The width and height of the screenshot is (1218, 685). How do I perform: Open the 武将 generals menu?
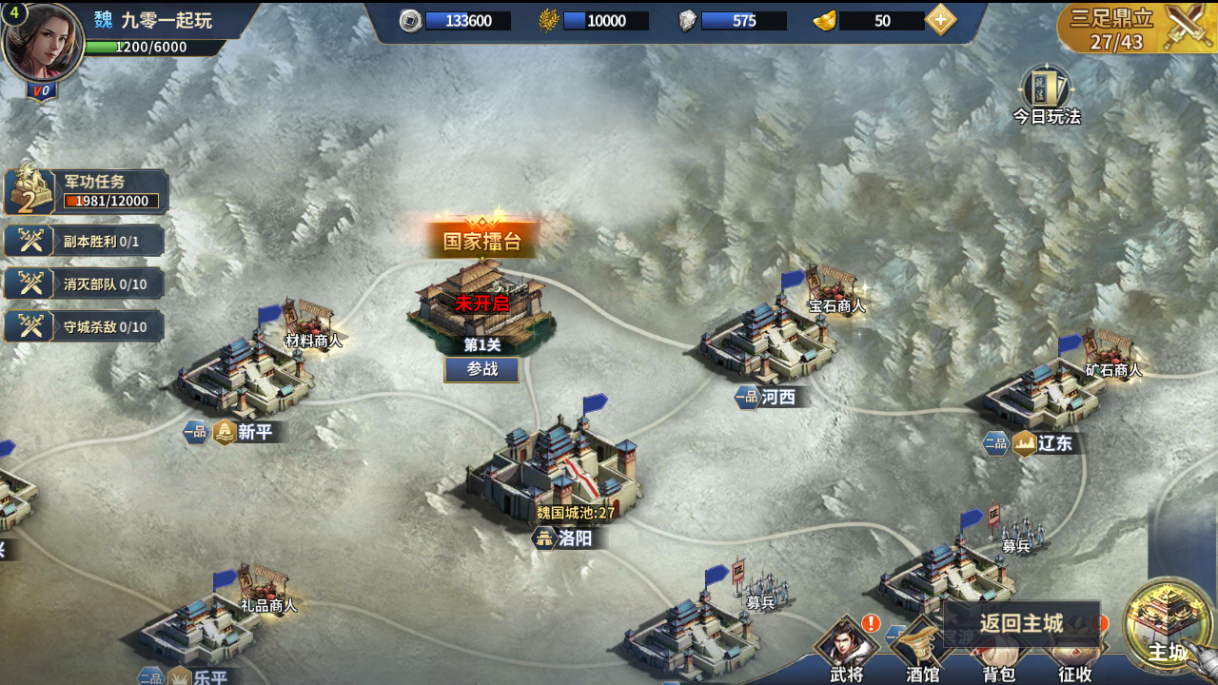pyautogui.click(x=846, y=650)
